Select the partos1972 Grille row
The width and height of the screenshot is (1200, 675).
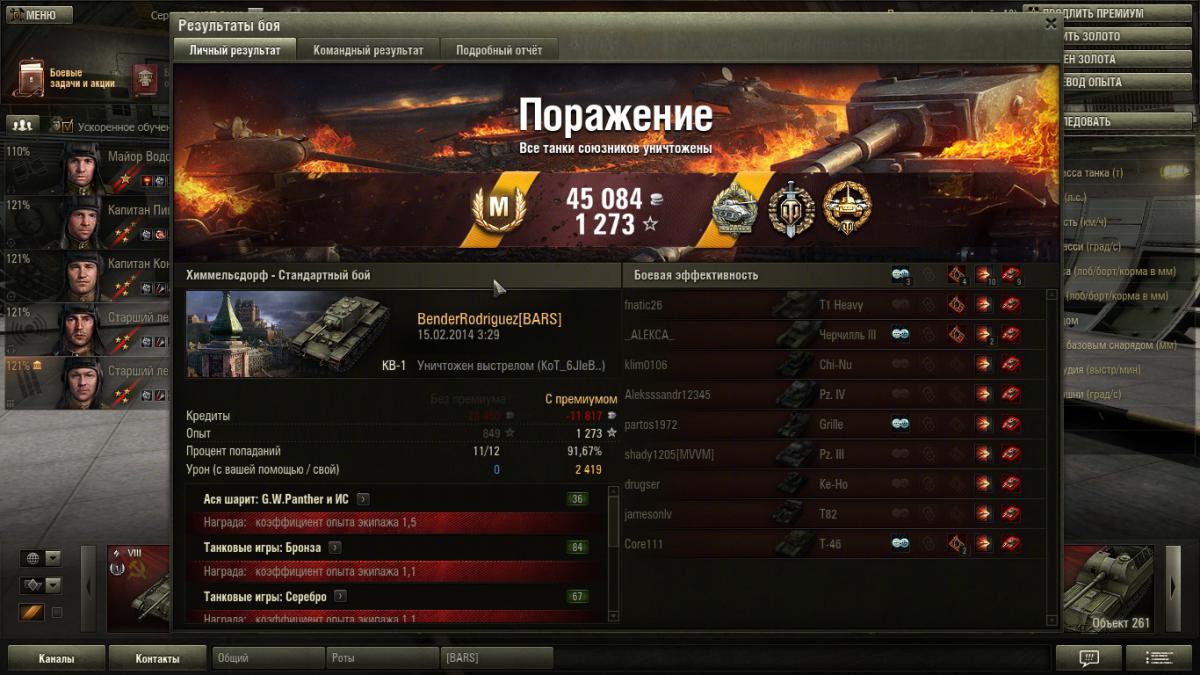click(x=832, y=424)
